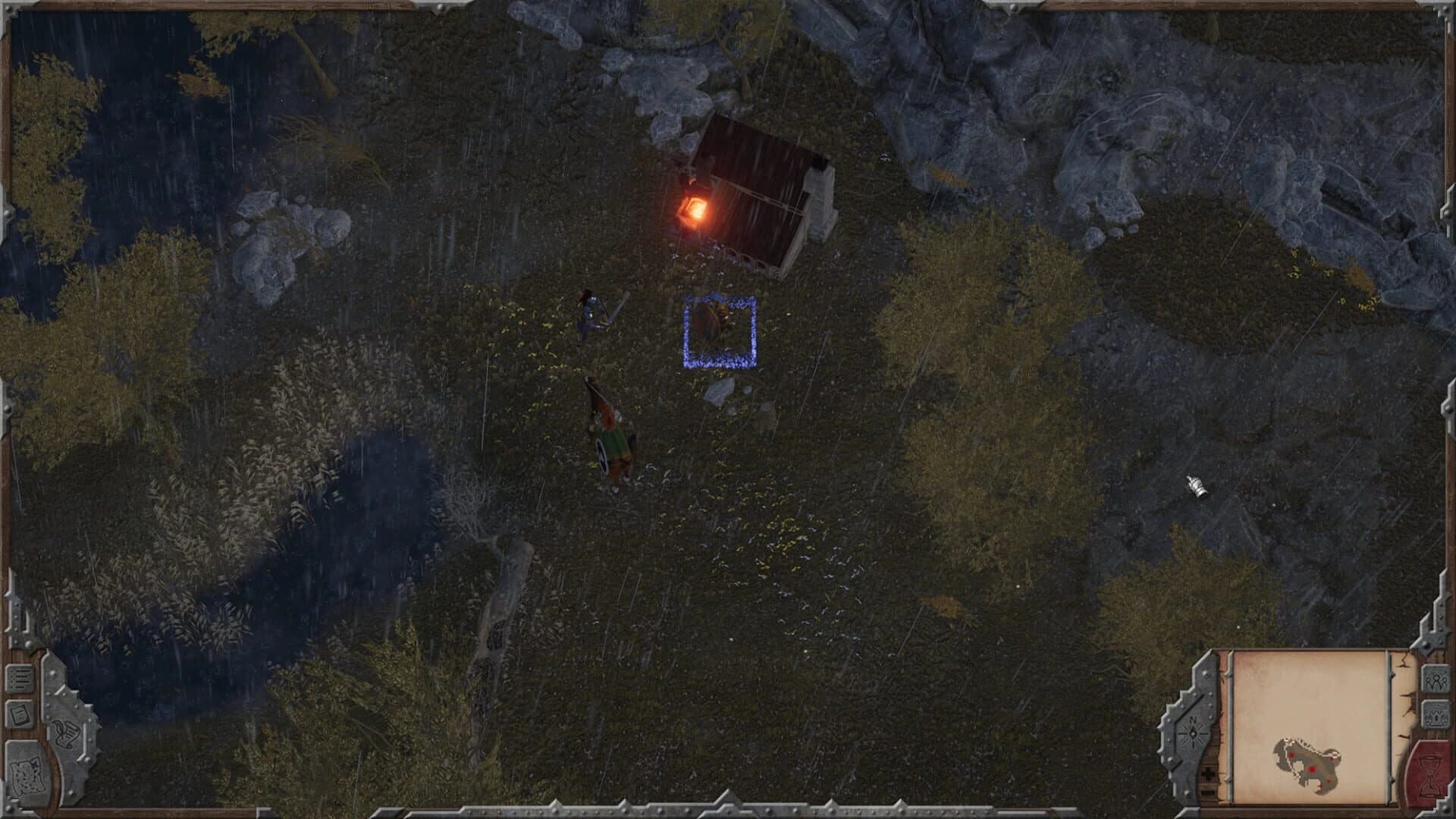Screen dimensions: 1456x819
Task: Click the central red marker on the minimap
Action: [x=1312, y=768]
